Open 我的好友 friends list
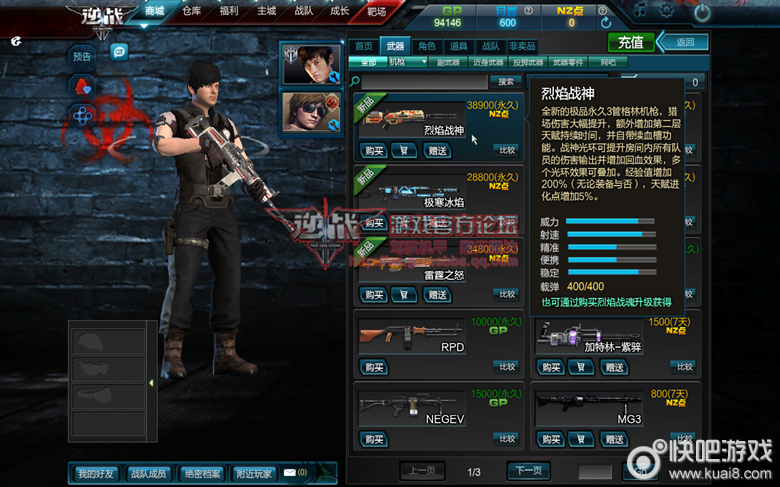 click(x=96, y=473)
